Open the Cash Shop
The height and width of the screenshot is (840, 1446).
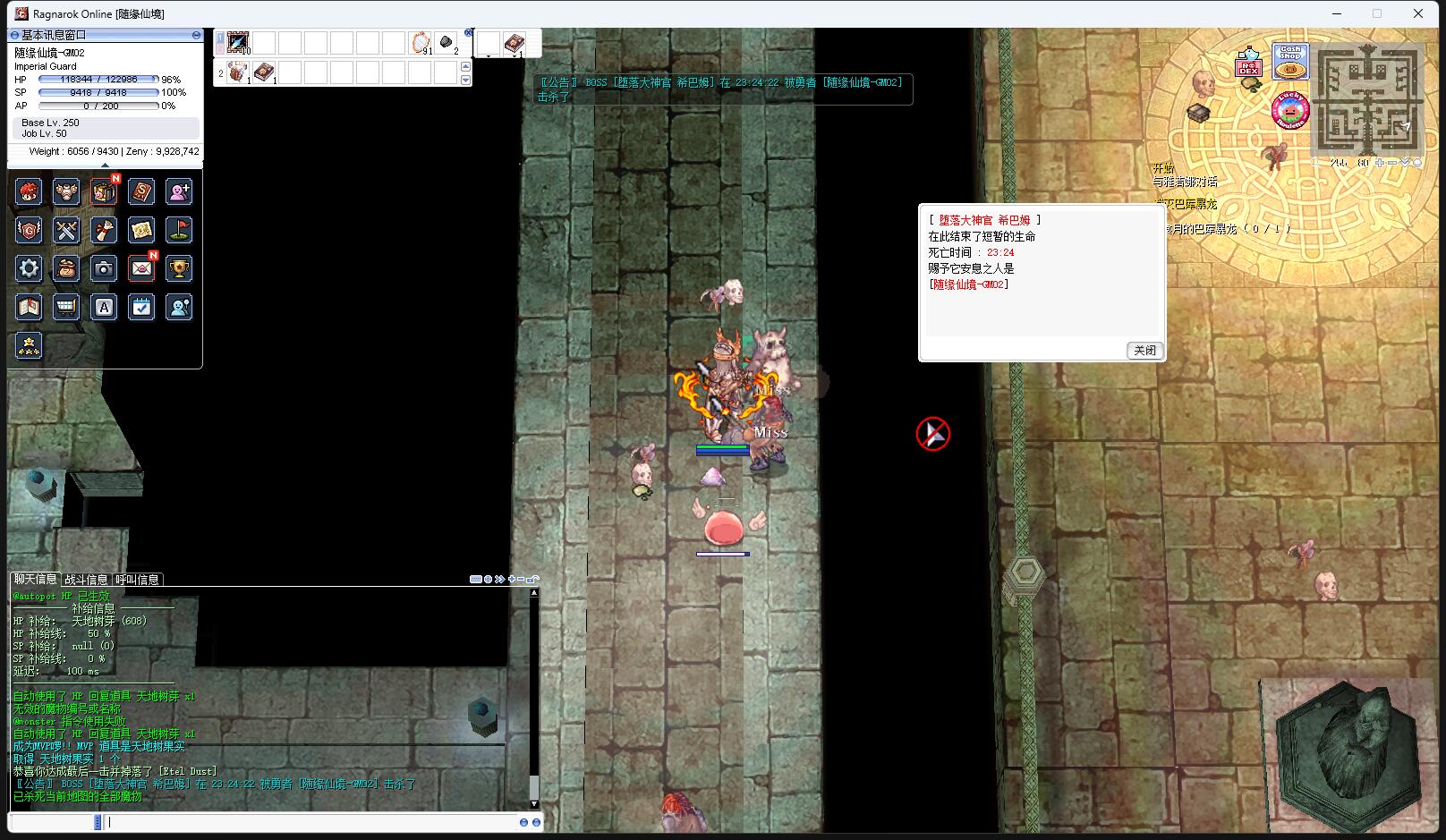[1290, 62]
